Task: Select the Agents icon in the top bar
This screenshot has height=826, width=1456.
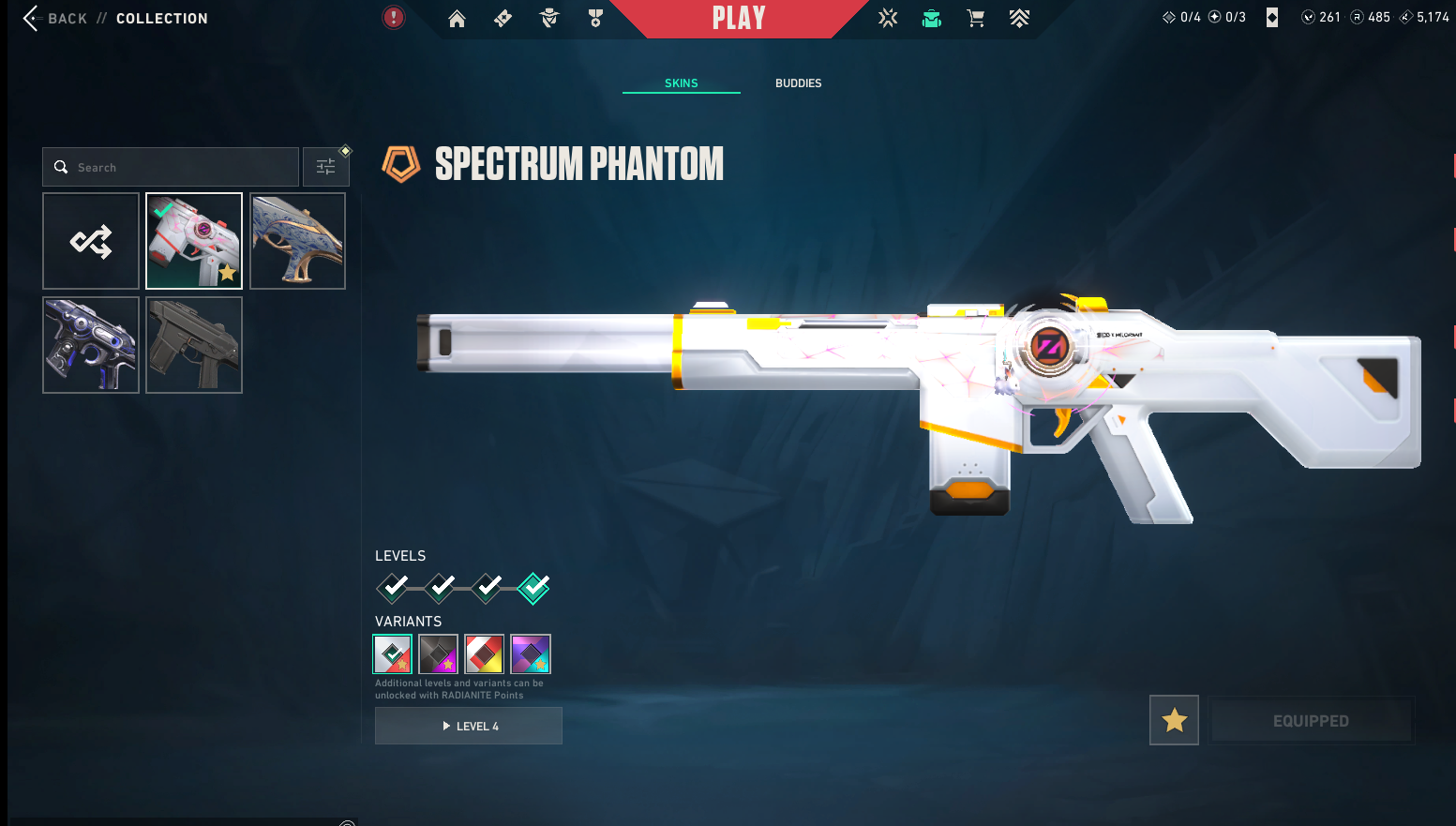Action: tap(548, 18)
